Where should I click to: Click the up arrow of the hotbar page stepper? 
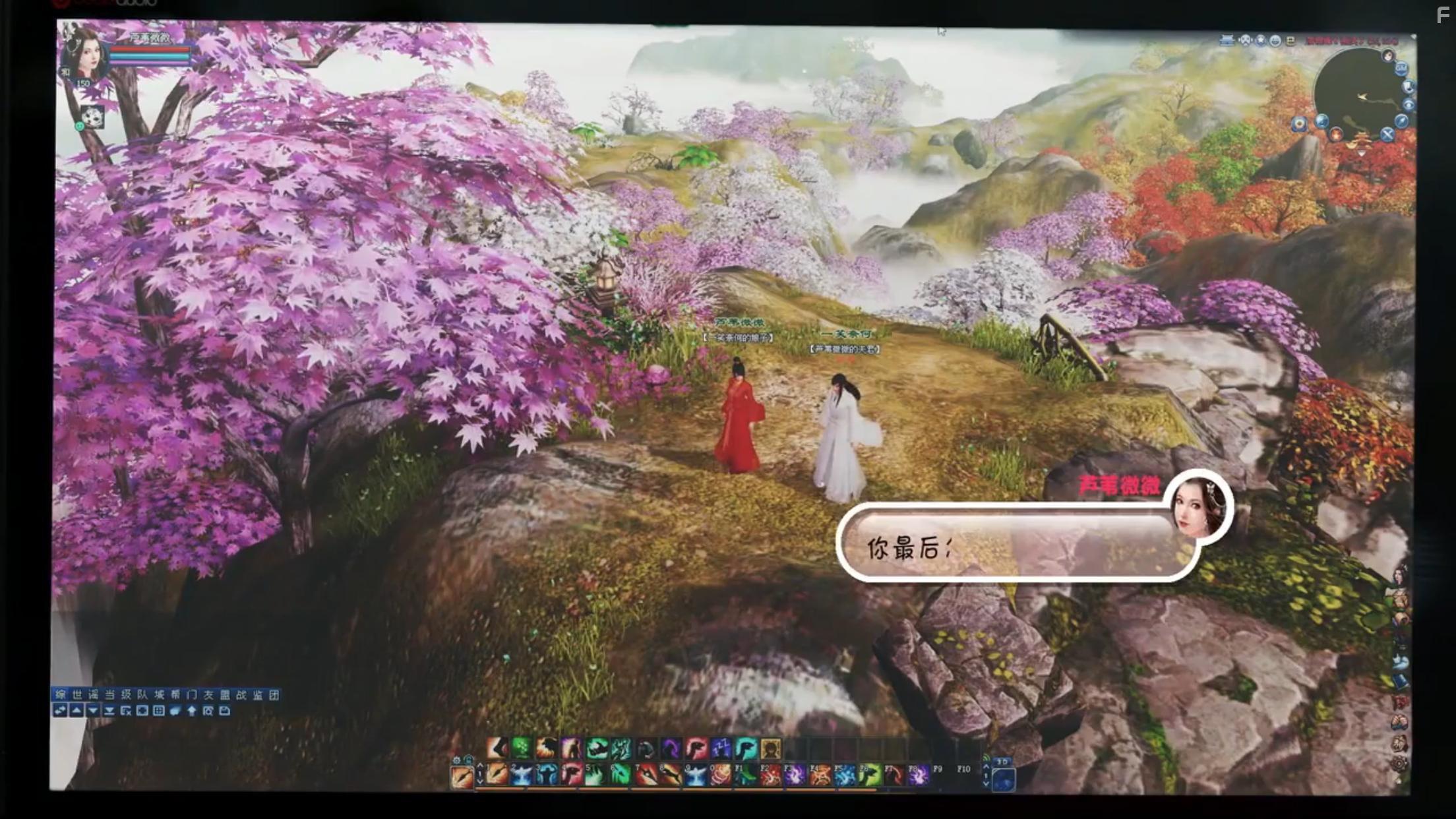[x=481, y=764]
